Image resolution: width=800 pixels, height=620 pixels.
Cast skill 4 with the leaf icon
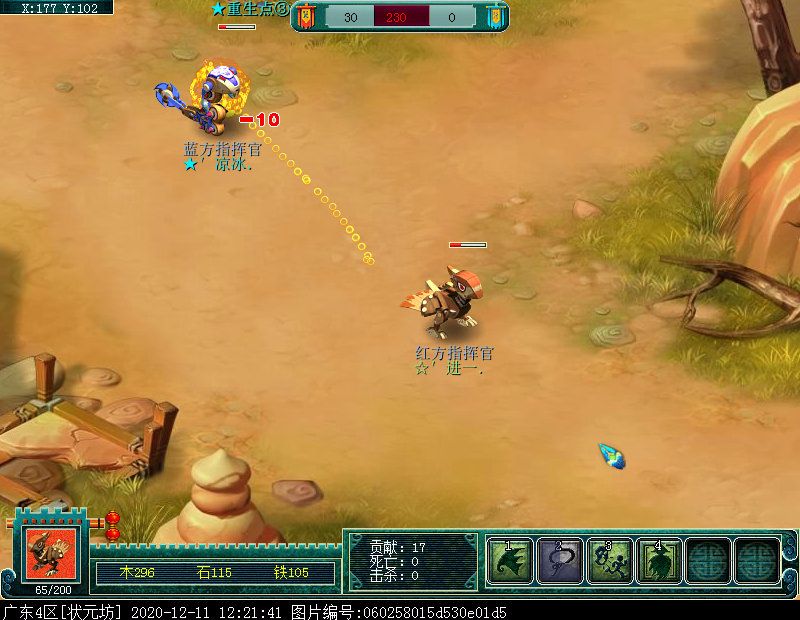coord(659,561)
